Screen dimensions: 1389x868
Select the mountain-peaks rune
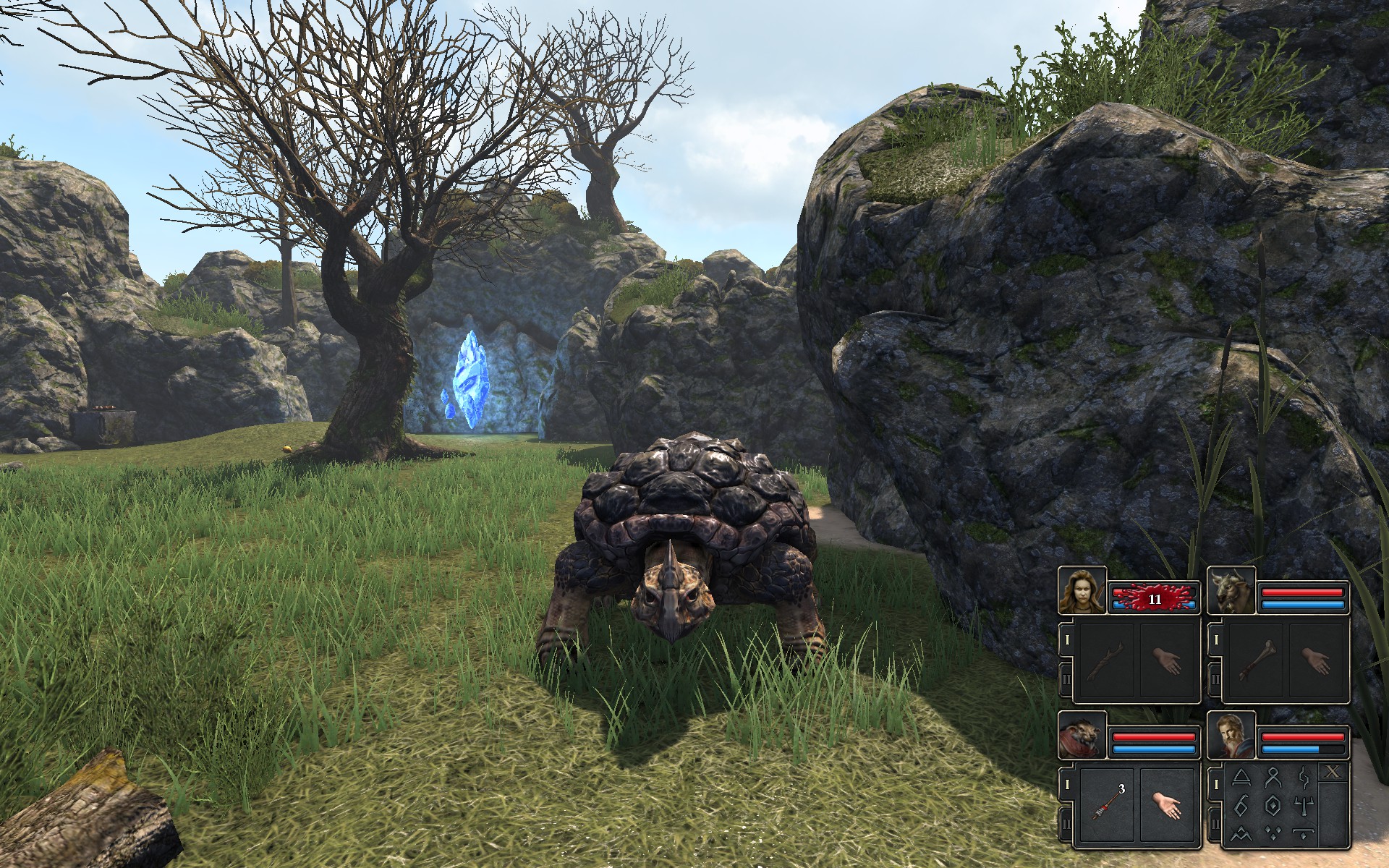[1241, 832]
